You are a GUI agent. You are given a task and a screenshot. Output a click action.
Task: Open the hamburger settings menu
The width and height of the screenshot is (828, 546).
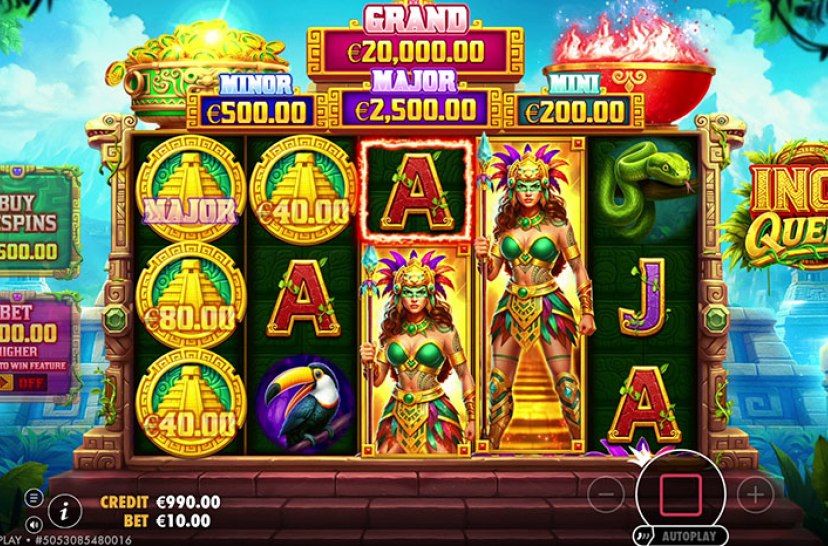click(x=33, y=497)
